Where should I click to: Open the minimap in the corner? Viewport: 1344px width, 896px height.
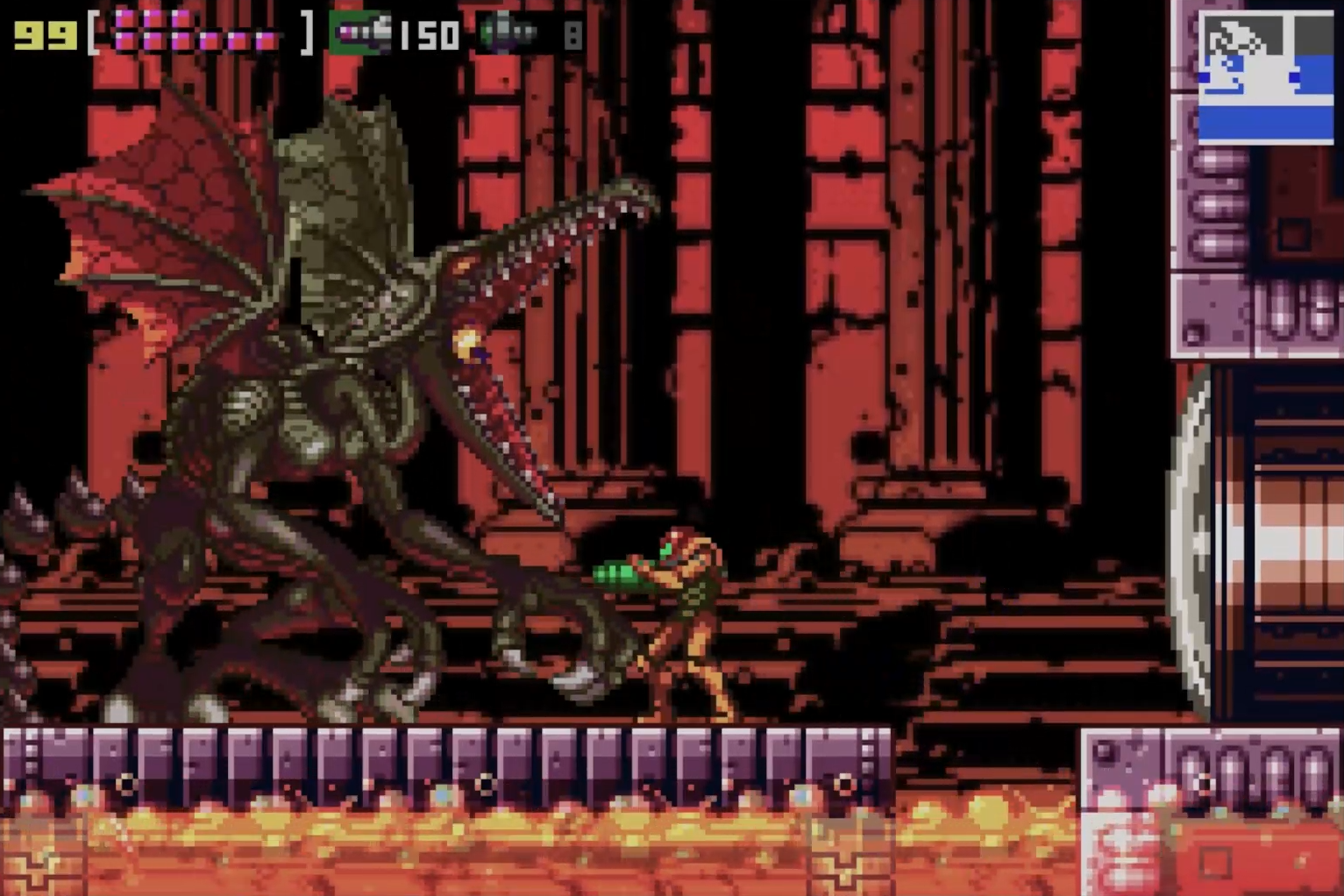(1265, 75)
